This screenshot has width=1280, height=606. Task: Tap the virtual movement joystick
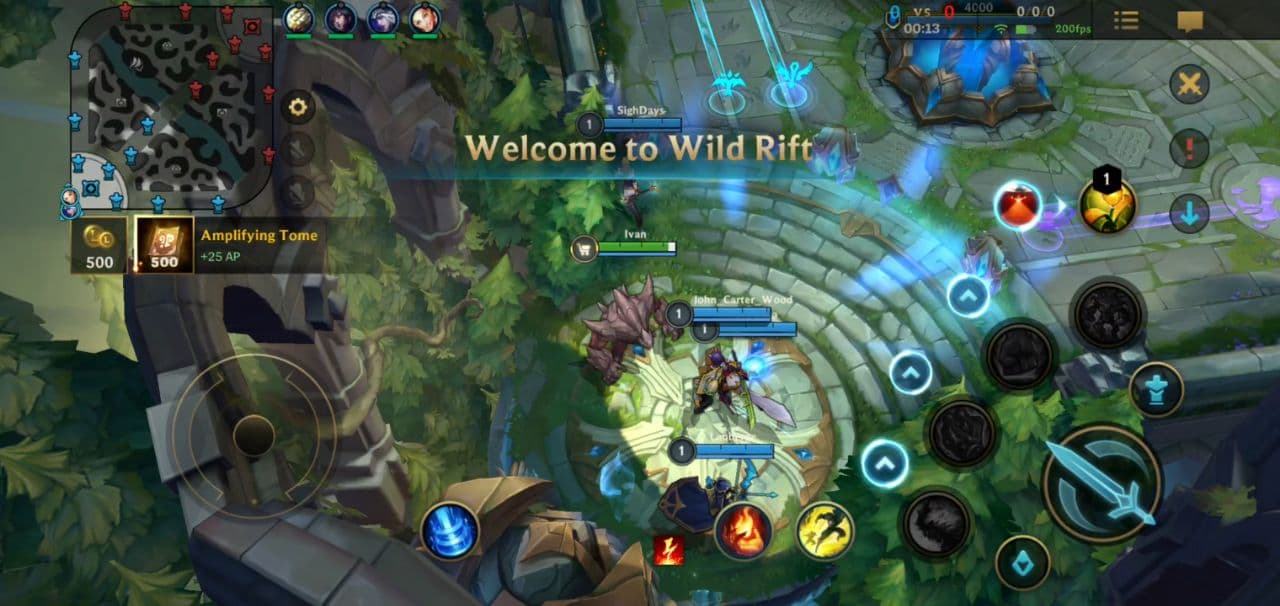pyautogui.click(x=254, y=435)
